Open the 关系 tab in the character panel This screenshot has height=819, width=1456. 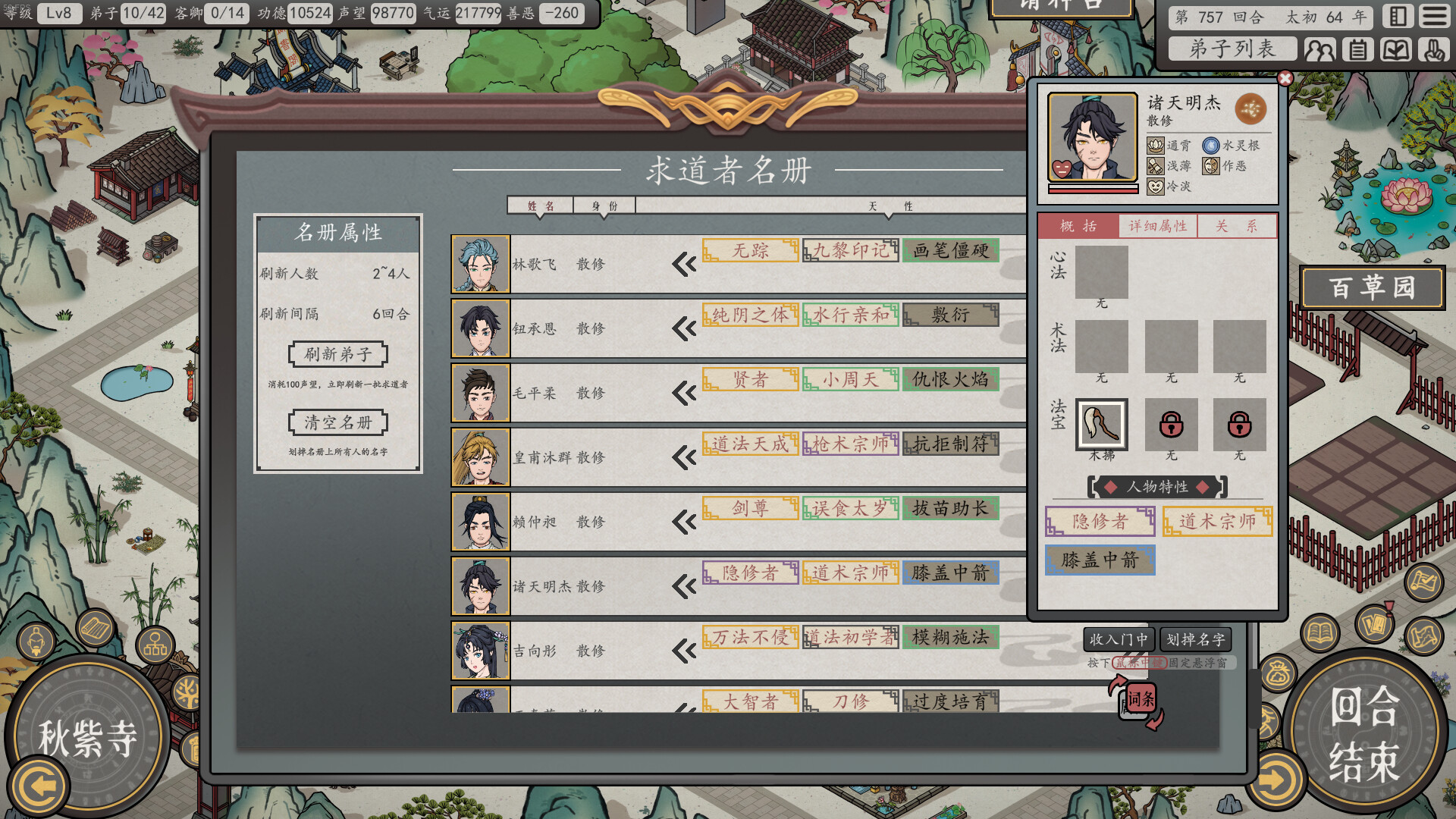pyautogui.click(x=1238, y=225)
